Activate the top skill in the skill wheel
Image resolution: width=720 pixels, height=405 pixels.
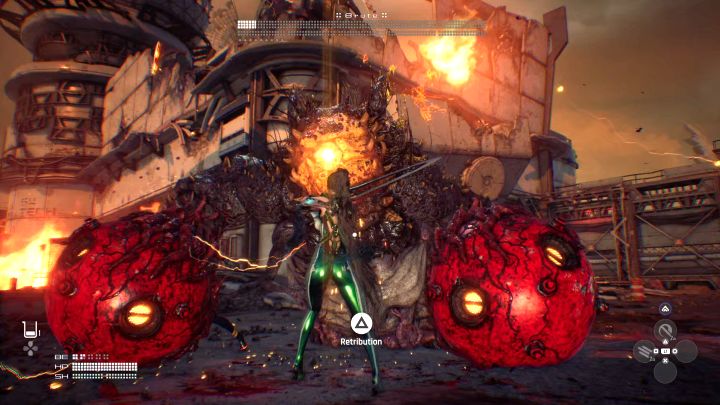665,330
